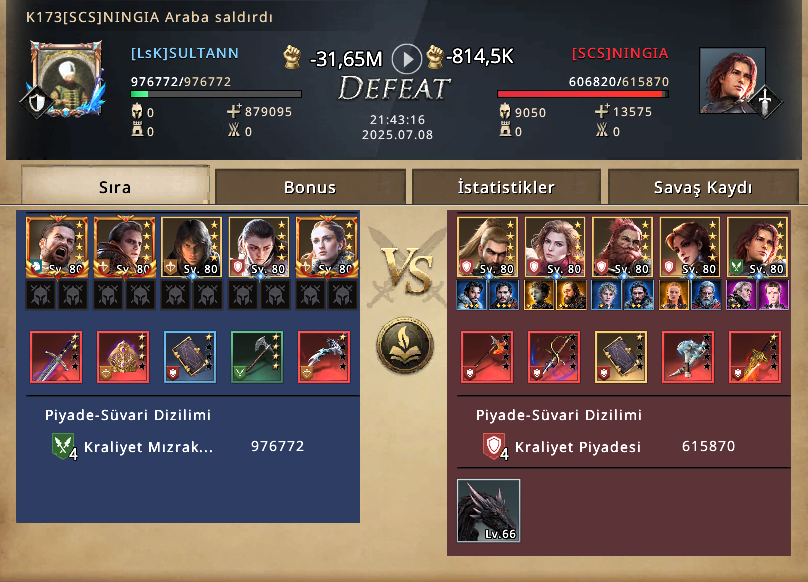Viewport: 808px width, 582px height.
Task: Switch to the Sıra tab
Action: click(115, 187)
